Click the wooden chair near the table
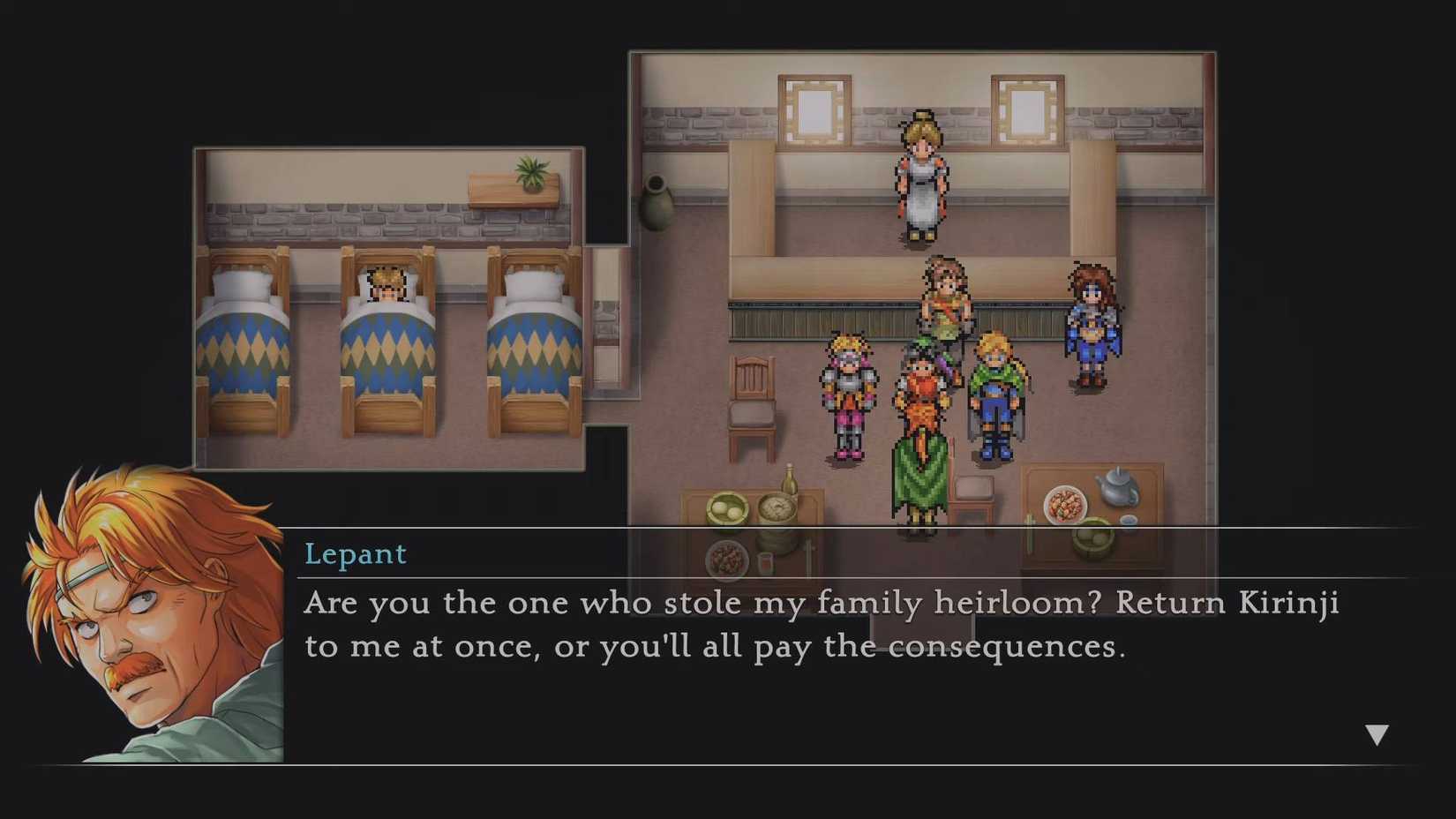Image resolution: width=1456 pixels, height=819 pixels. pyautogui.click(x=752, y=397)
